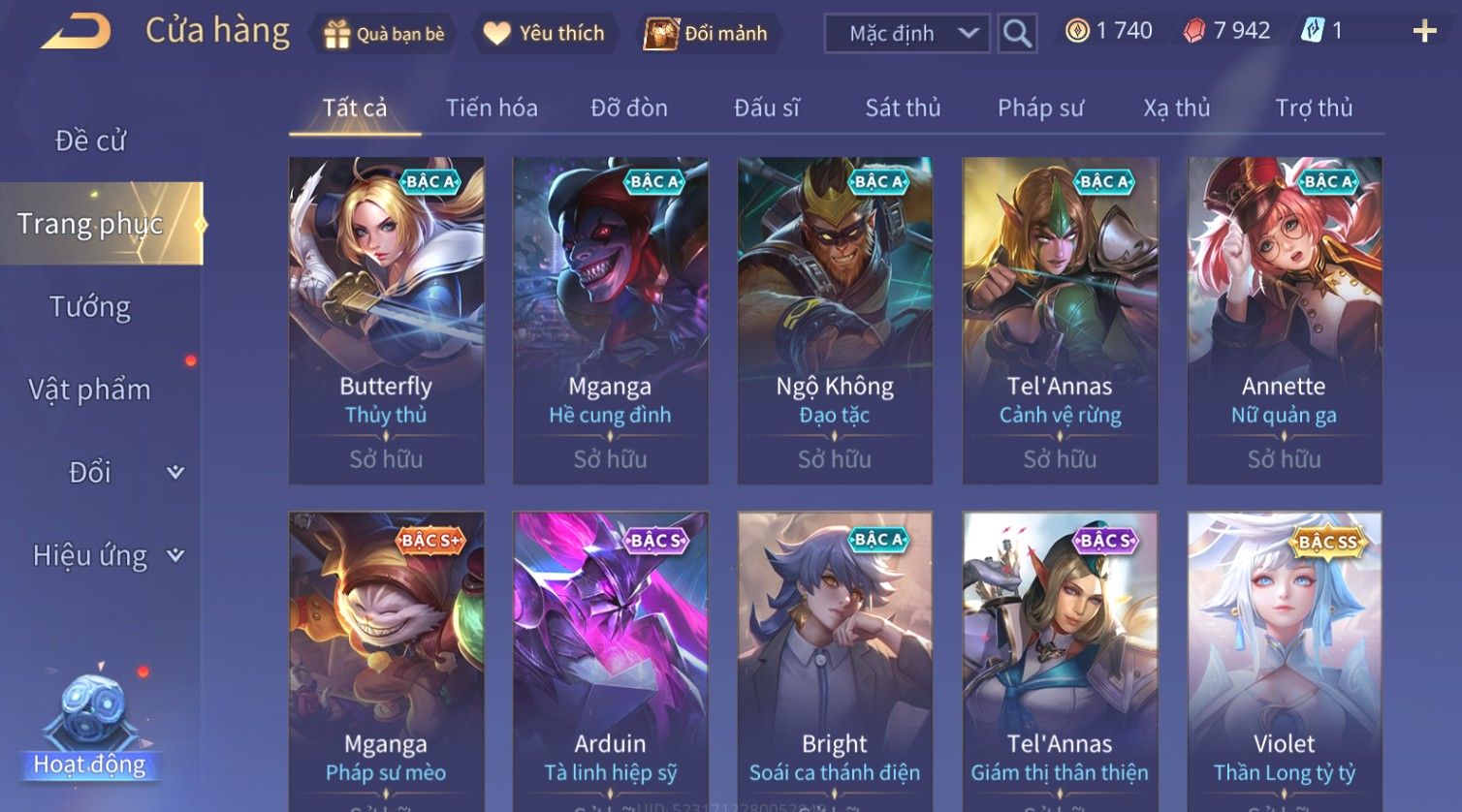Image resolution: width=1462 pixels, height=812 pixels.
Task: Go to the Vật phẩm items section
Action: [x=90, y=390]
